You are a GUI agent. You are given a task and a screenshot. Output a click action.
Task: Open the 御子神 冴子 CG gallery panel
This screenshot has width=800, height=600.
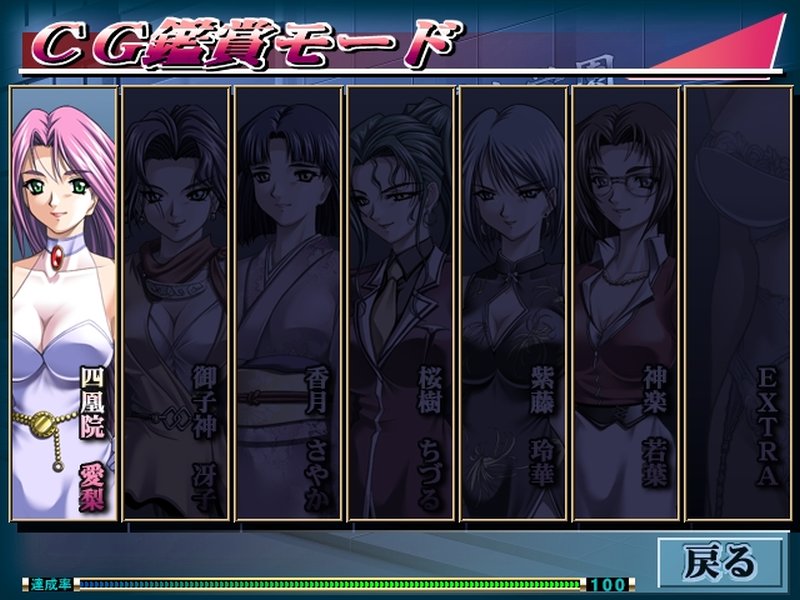tap(175, 303)
